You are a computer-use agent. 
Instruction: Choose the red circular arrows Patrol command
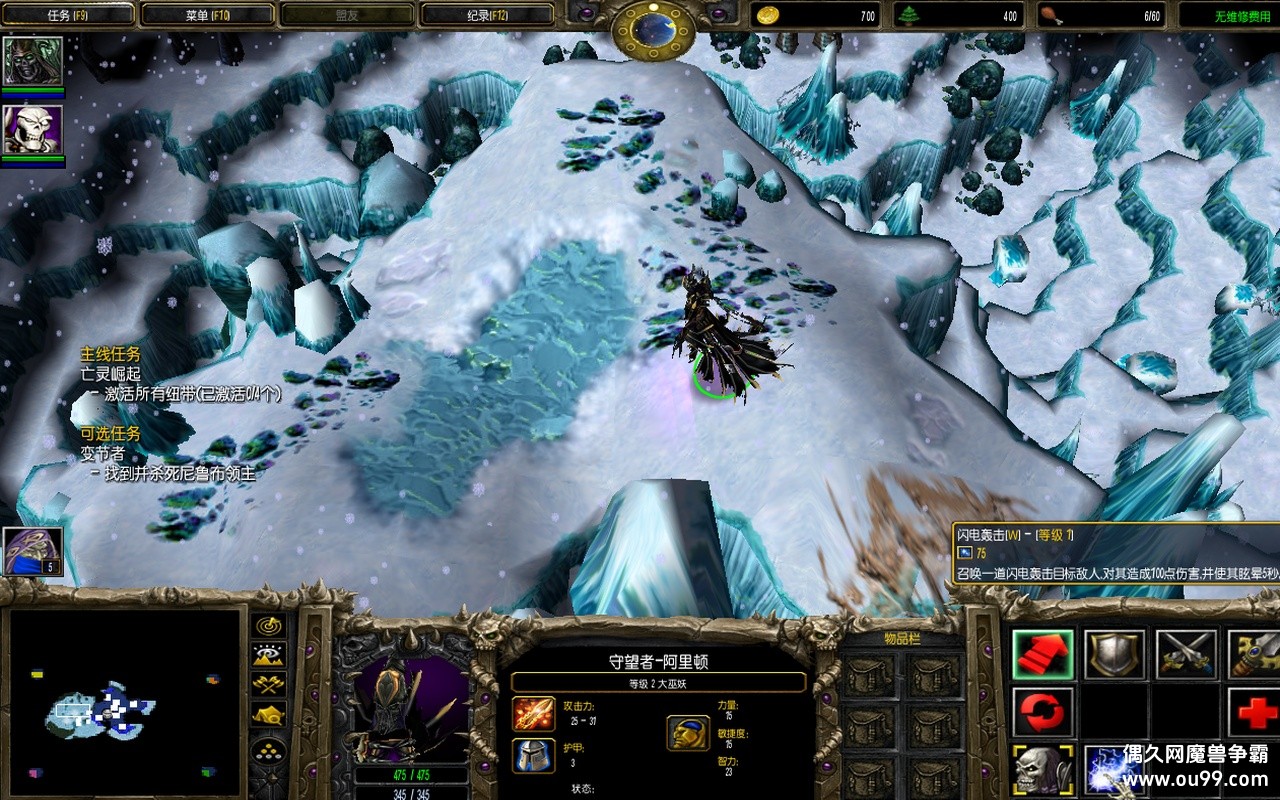tap(1043, 712)
